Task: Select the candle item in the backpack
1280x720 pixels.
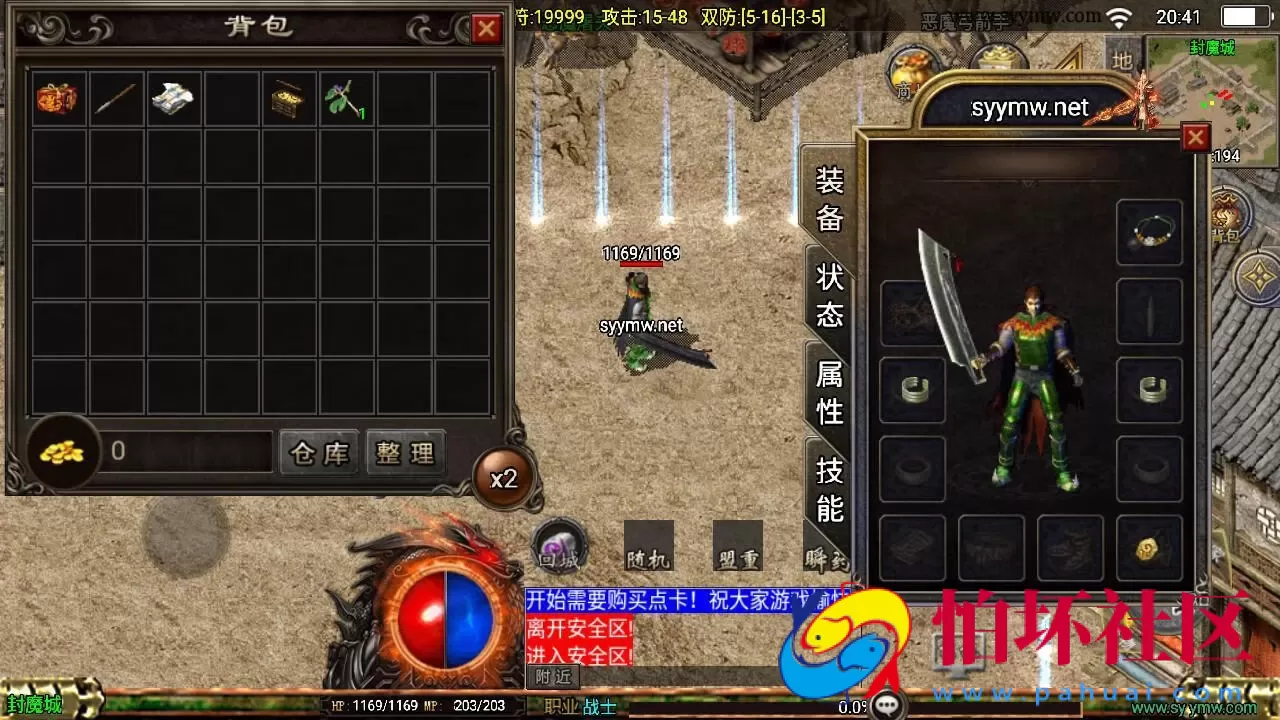Action: point(115,97)
